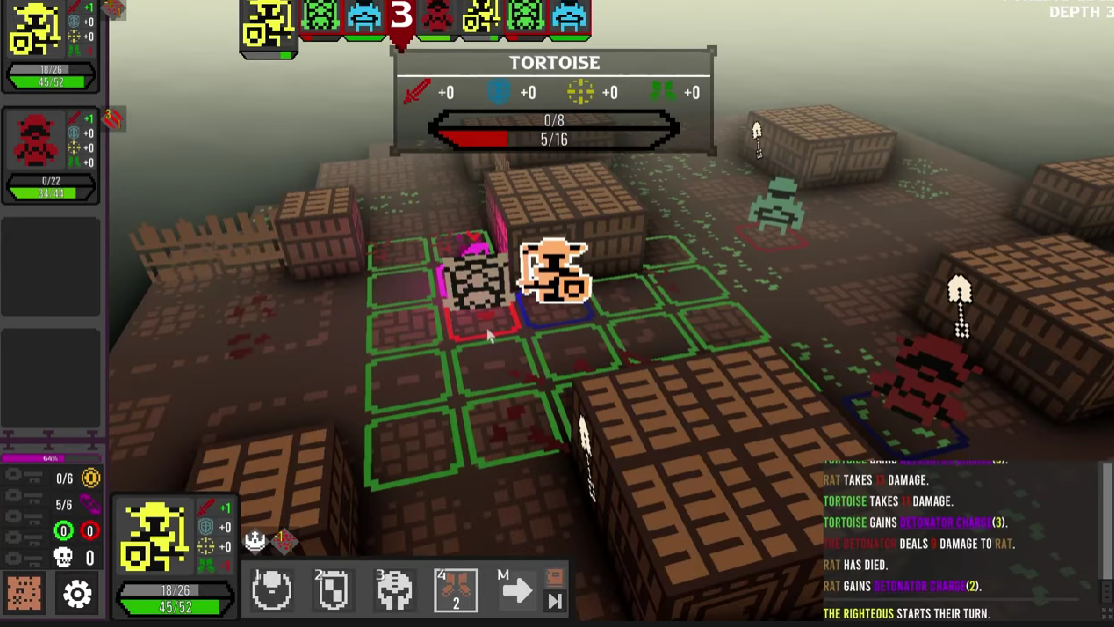Click the crown status effect icon
The image size is (1114, 627).
pyautogui.click(x=256, y=541)
